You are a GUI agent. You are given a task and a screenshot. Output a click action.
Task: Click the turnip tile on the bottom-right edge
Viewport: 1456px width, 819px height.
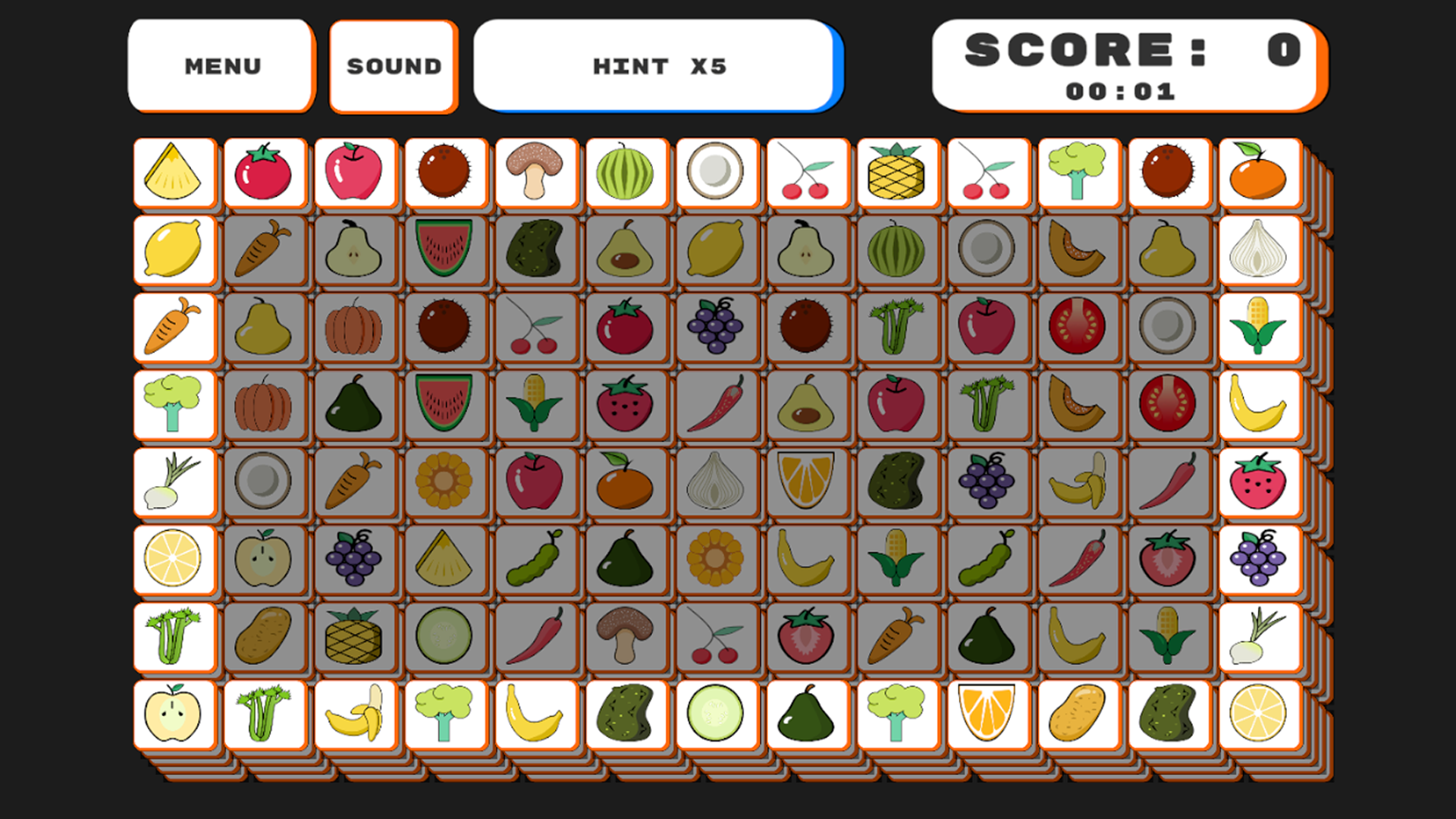[1259, 637]
